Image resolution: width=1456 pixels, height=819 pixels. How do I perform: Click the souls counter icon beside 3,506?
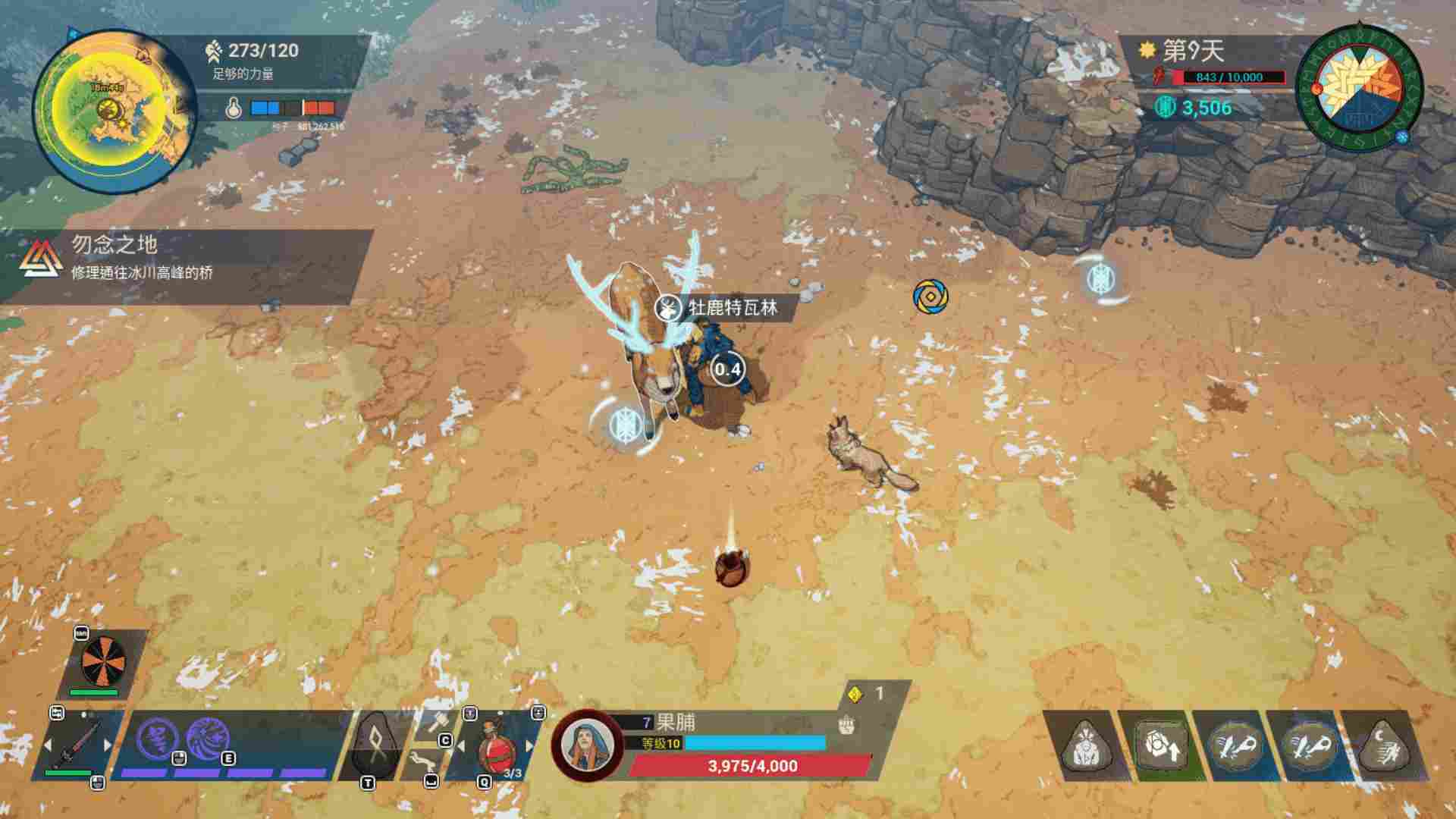point(1165,108)
